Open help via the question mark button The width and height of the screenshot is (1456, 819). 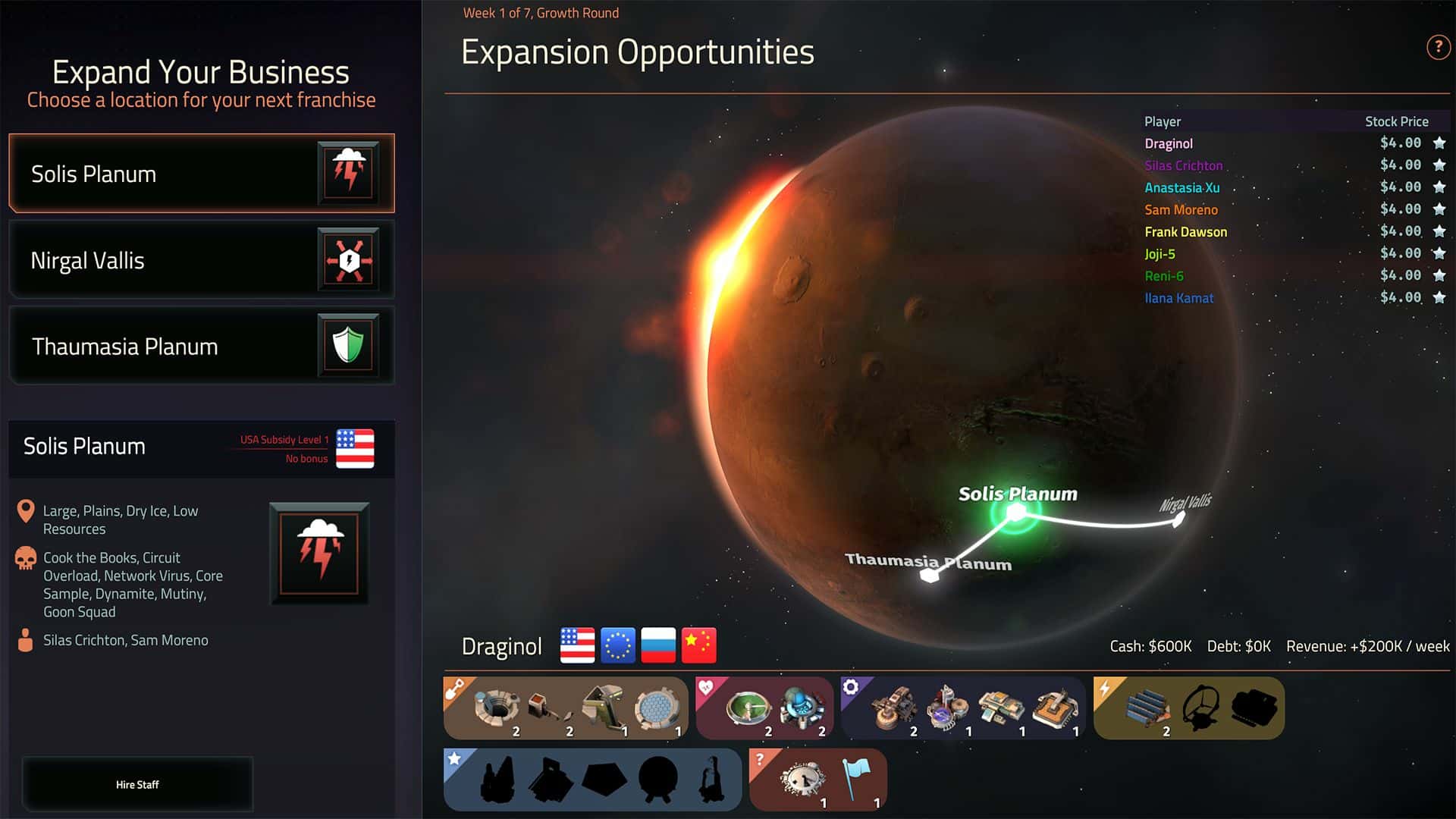click(1438, 47)
